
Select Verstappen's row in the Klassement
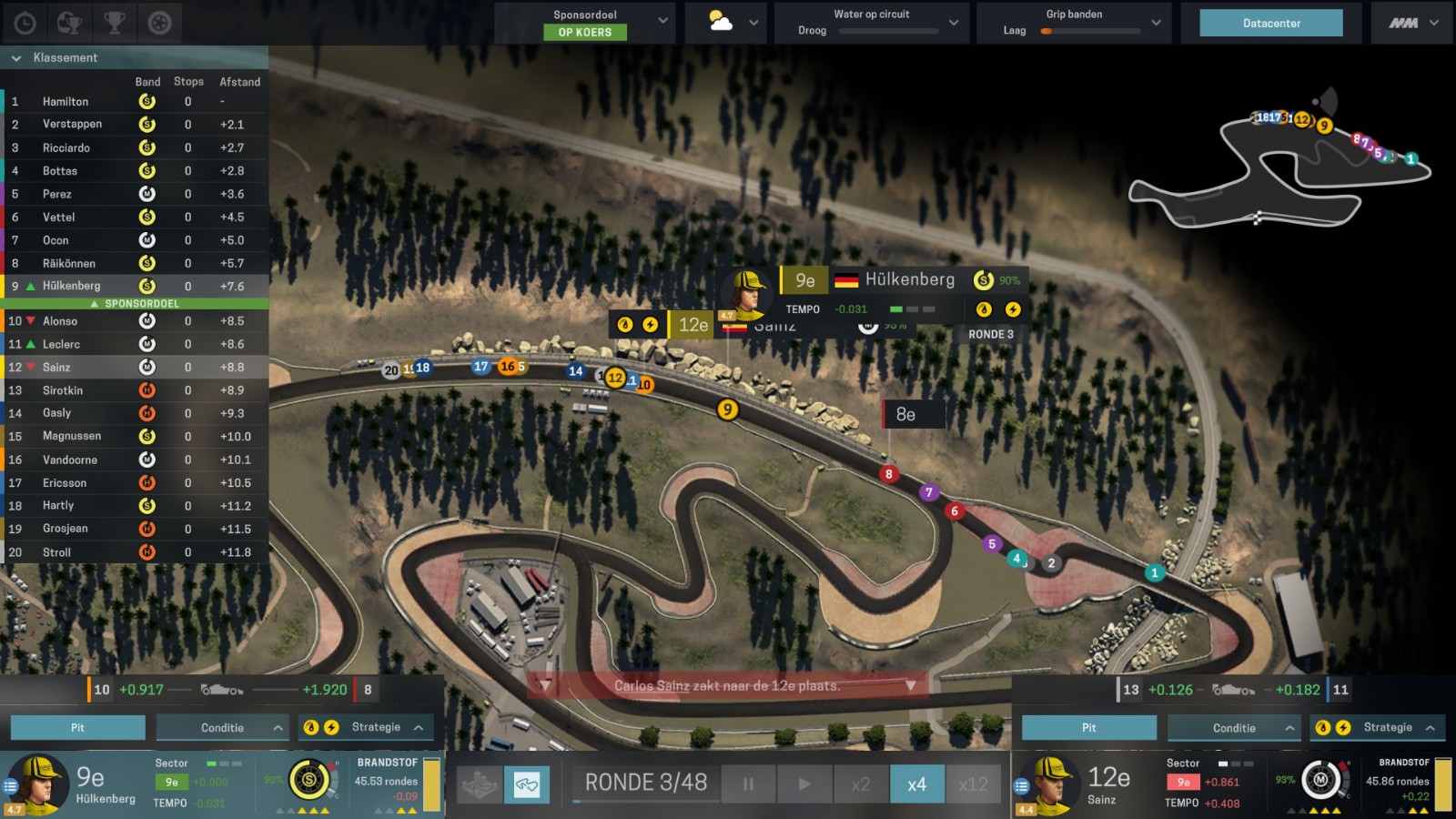point(72,125)
